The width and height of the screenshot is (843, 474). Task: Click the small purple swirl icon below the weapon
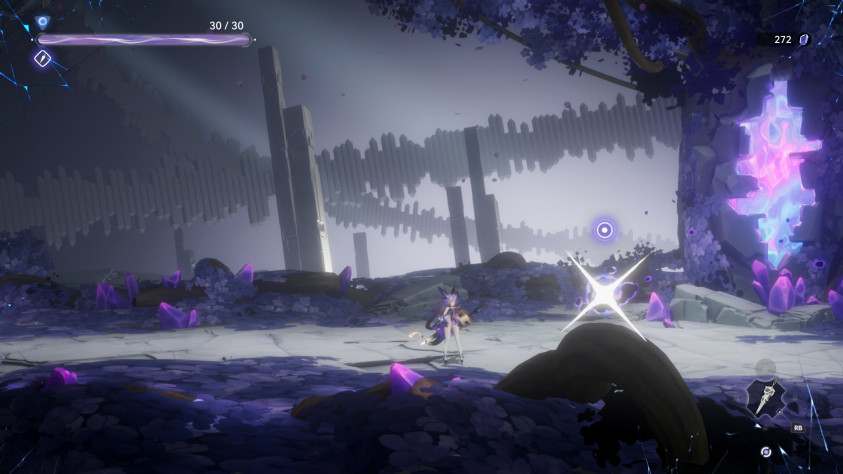(765, 451)
